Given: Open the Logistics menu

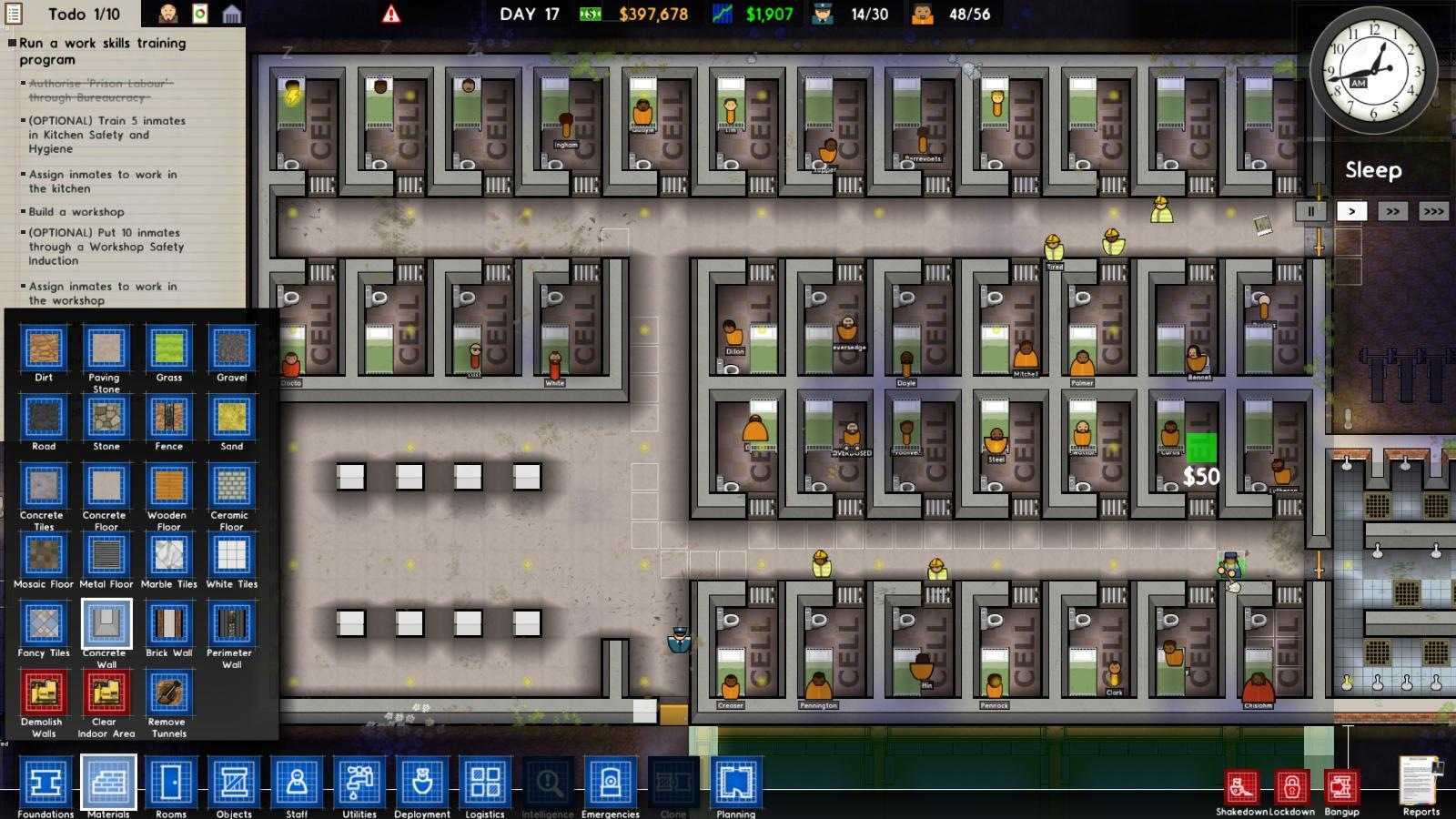Looking at the screenshot, I should point(485,783).
